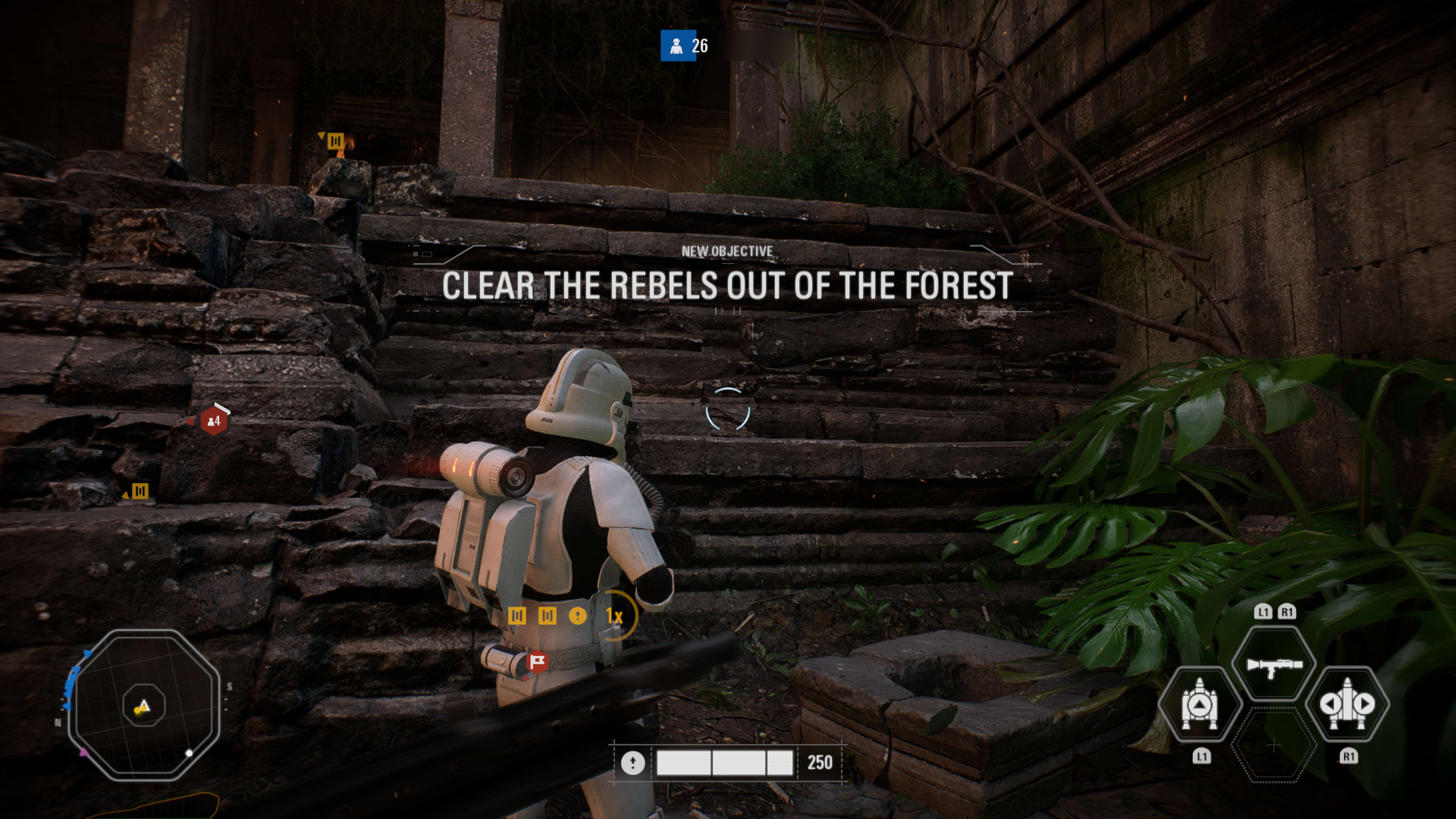The image size is (1456, 819).
Task: Use the jetpack ability with circle symbol
Action: (x=1199, y=704)
